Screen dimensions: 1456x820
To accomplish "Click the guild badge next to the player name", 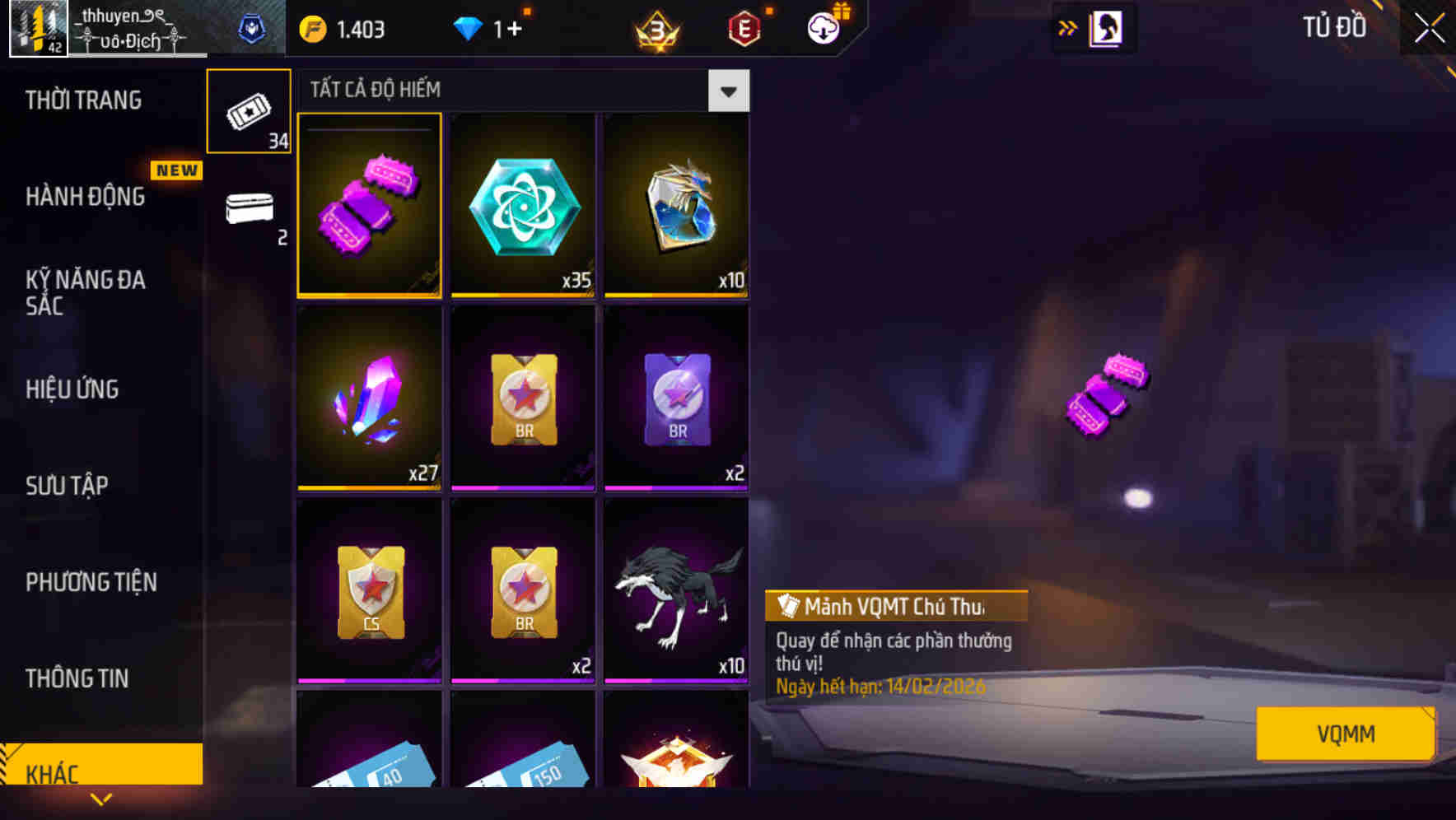I will [253, 27].
